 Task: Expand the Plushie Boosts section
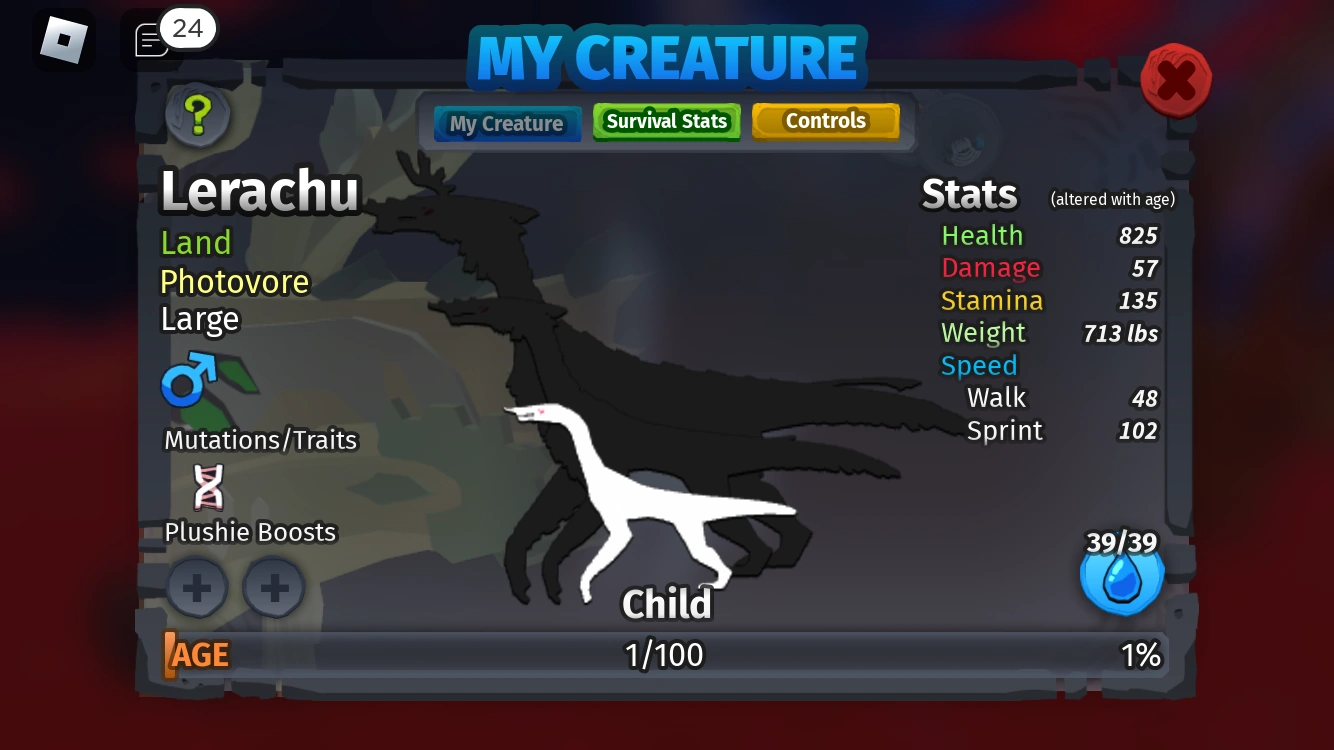[250, 532]
